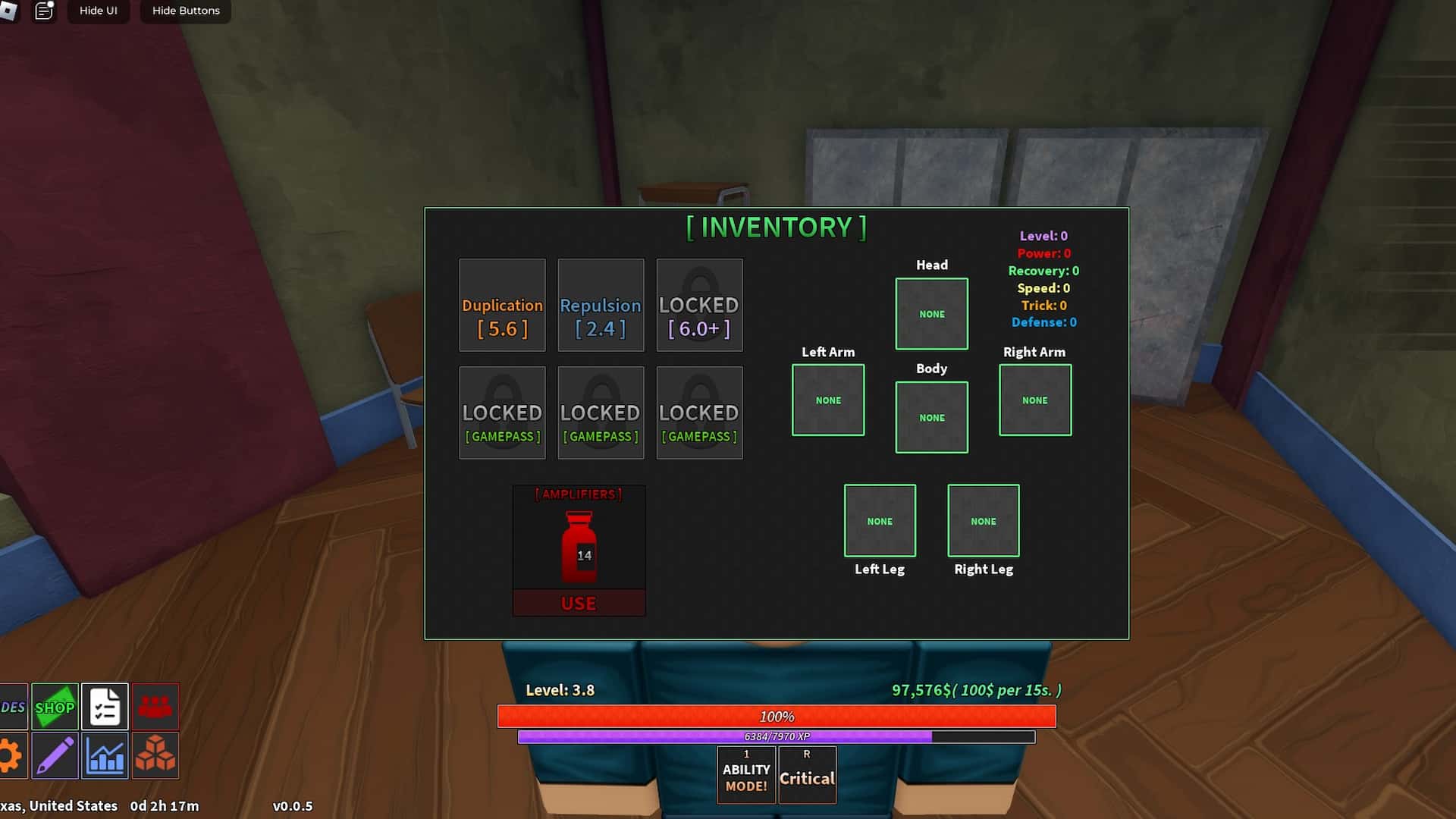This screenshot has height=819, width=1456.
Task: Open the DES codes icon
Action: tap(11, 706)
